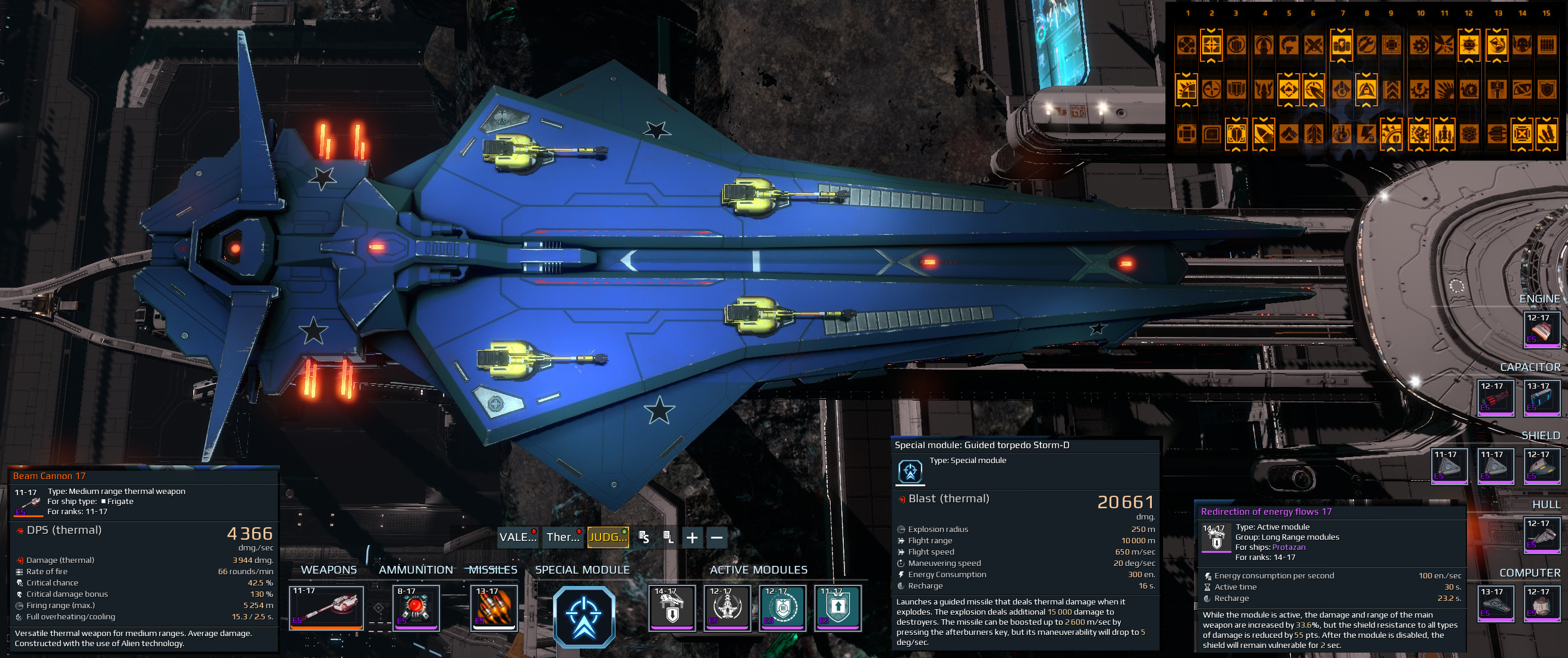Viewport: 1568px width, 658px height.
Task: Switch to the Ther preset
Action: point(563,537)
